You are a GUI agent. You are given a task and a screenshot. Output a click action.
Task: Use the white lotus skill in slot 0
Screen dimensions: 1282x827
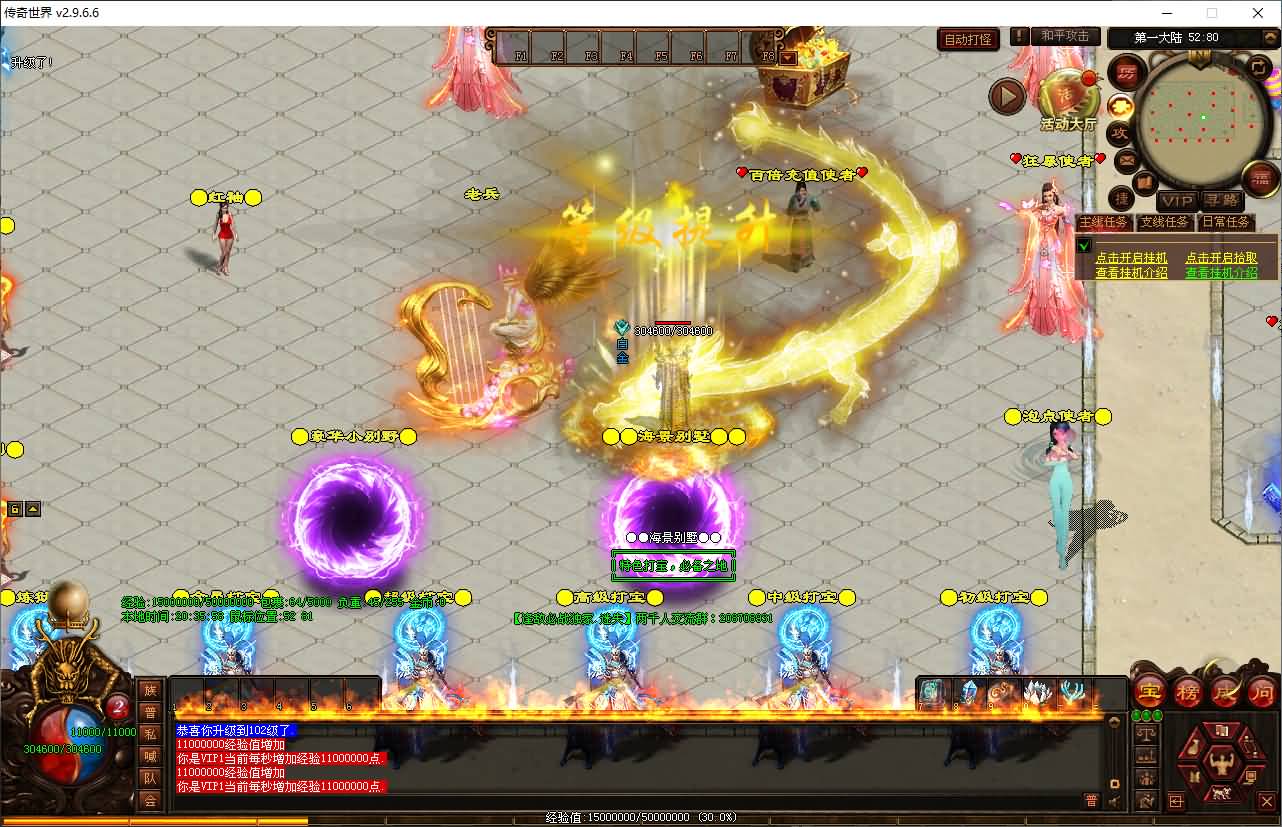(1038, 692)
